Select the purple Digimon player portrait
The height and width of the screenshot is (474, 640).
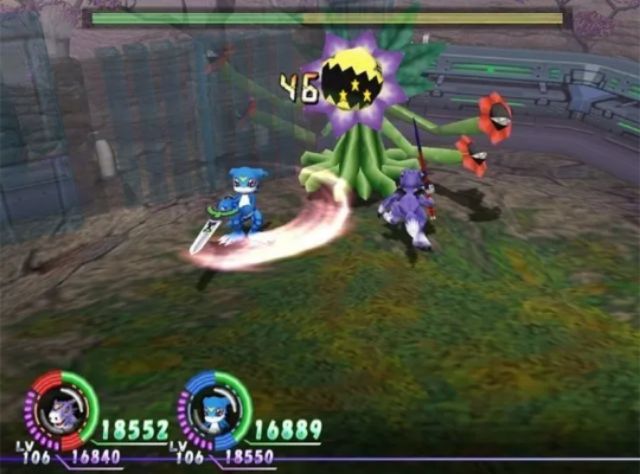click(x=62, y=410)
